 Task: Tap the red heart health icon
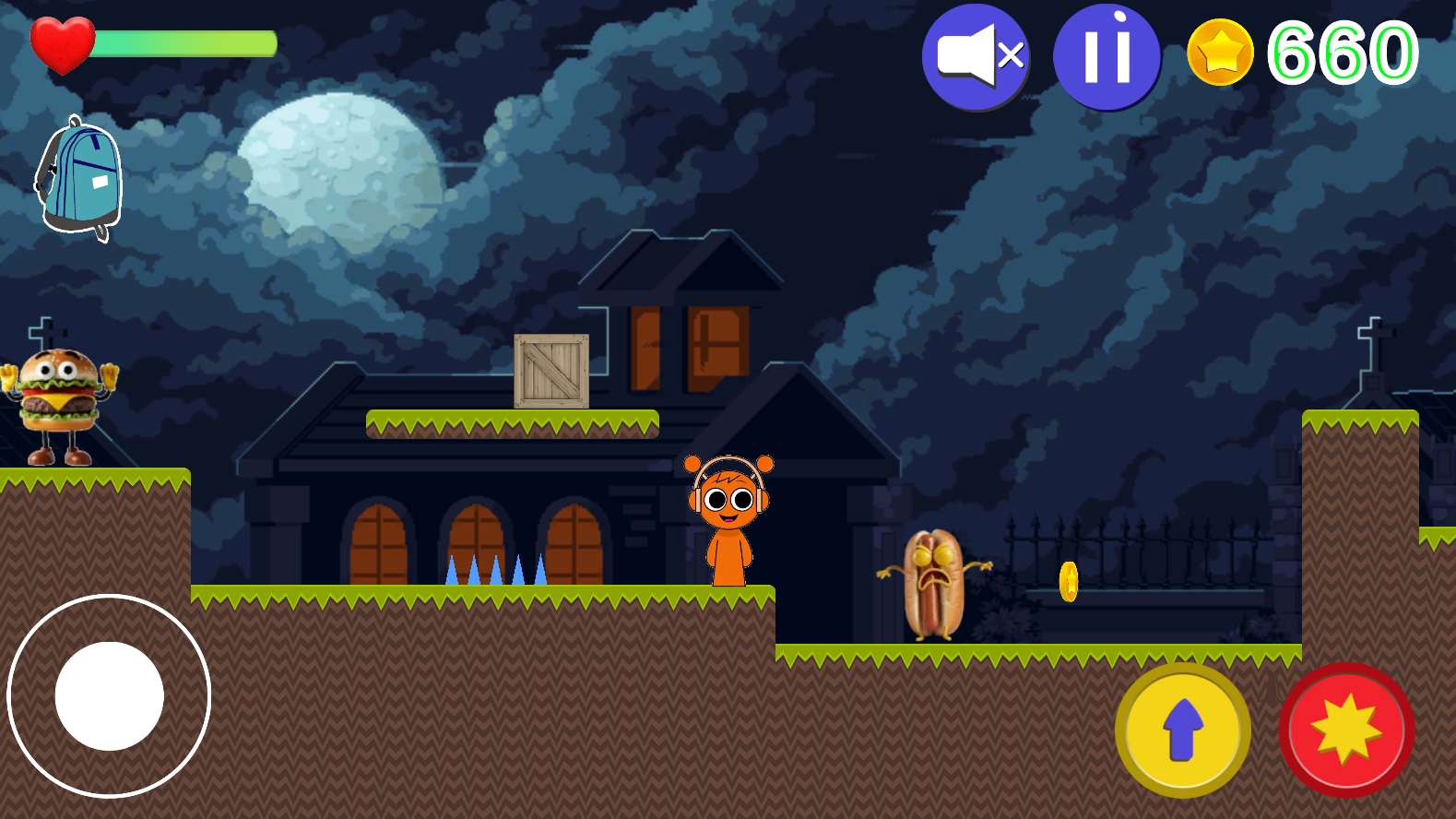62,43
